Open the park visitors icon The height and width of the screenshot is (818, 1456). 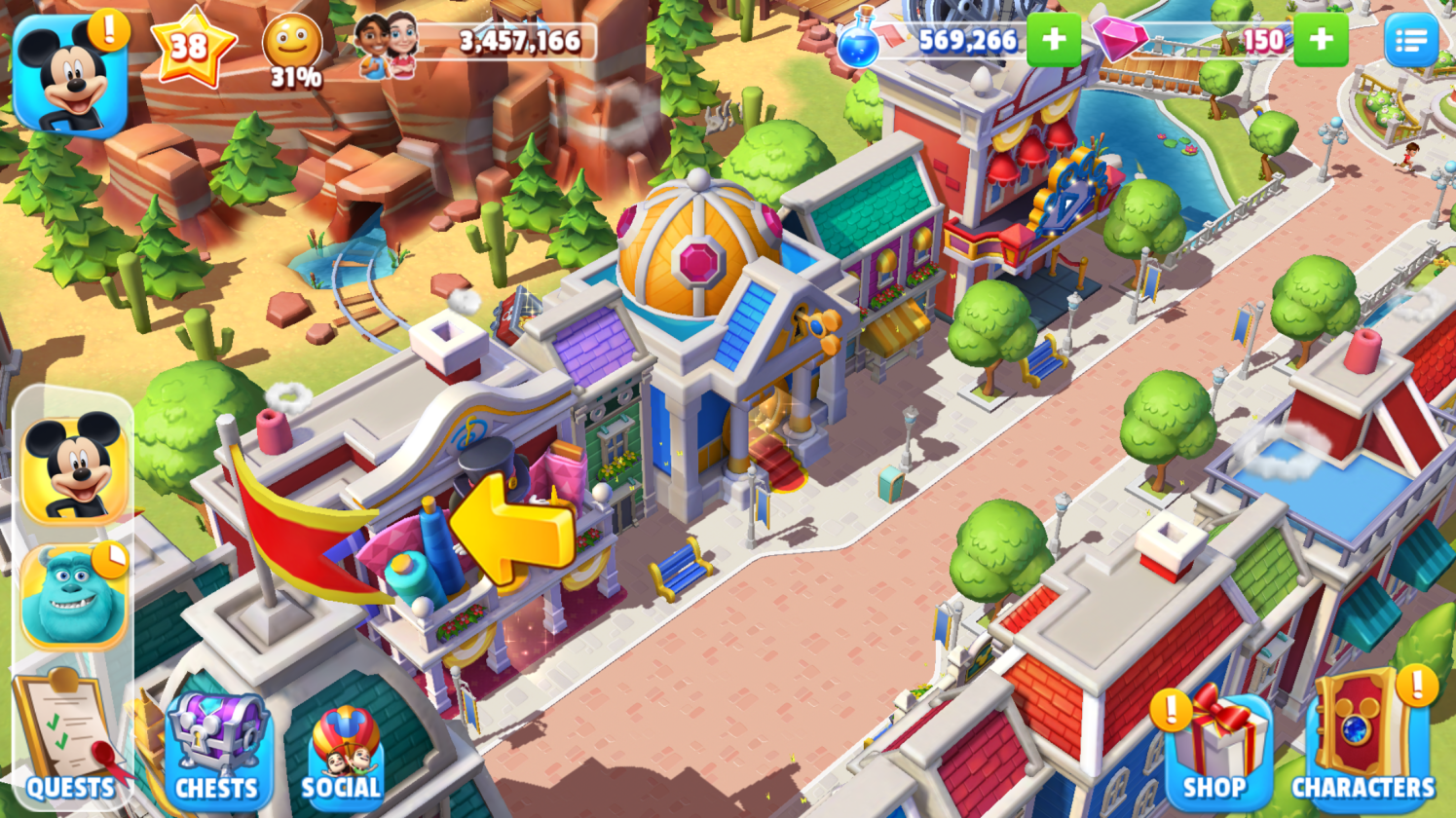[x=387, y=44]
